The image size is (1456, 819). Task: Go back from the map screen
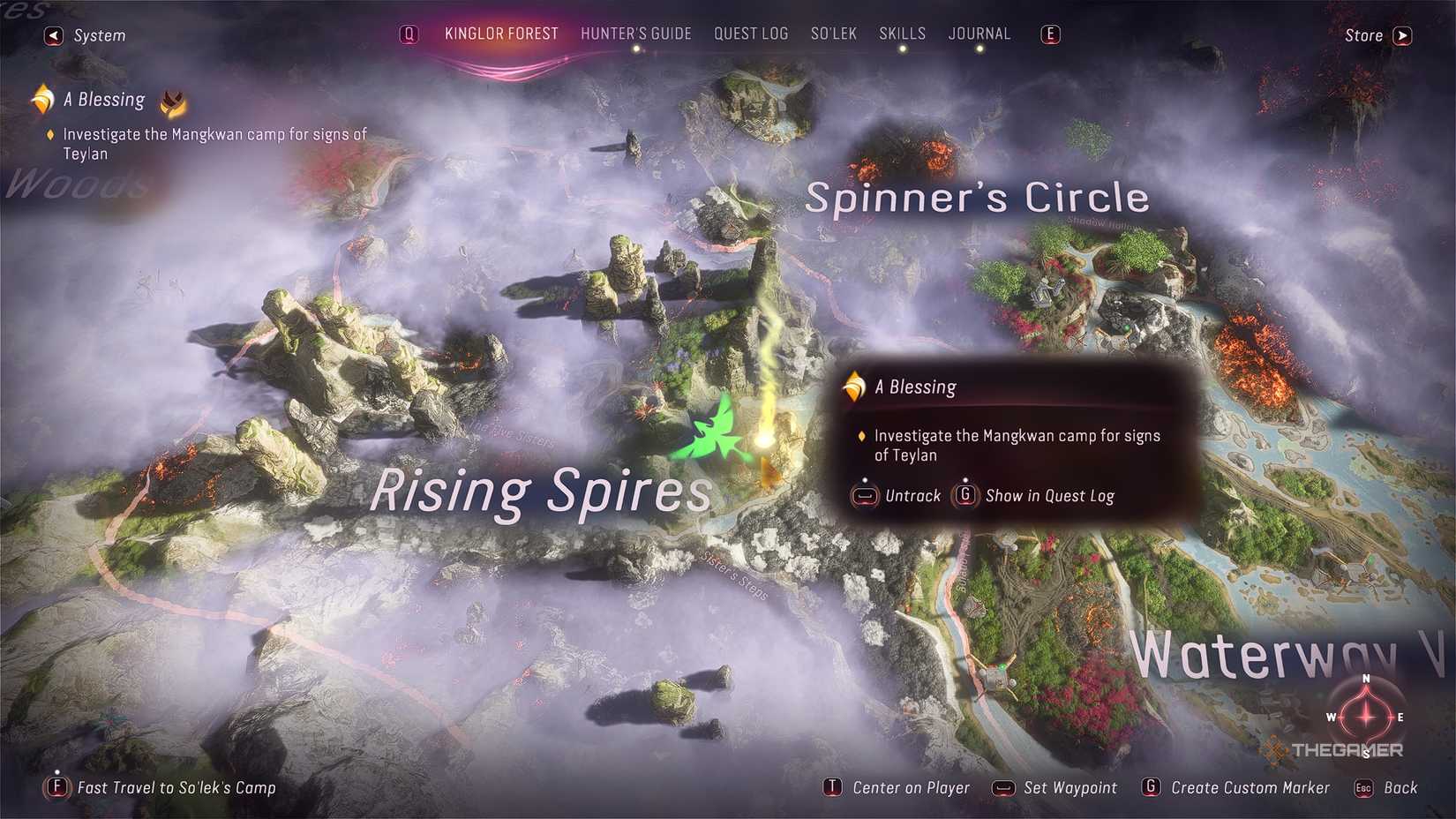coord(1387,787)
